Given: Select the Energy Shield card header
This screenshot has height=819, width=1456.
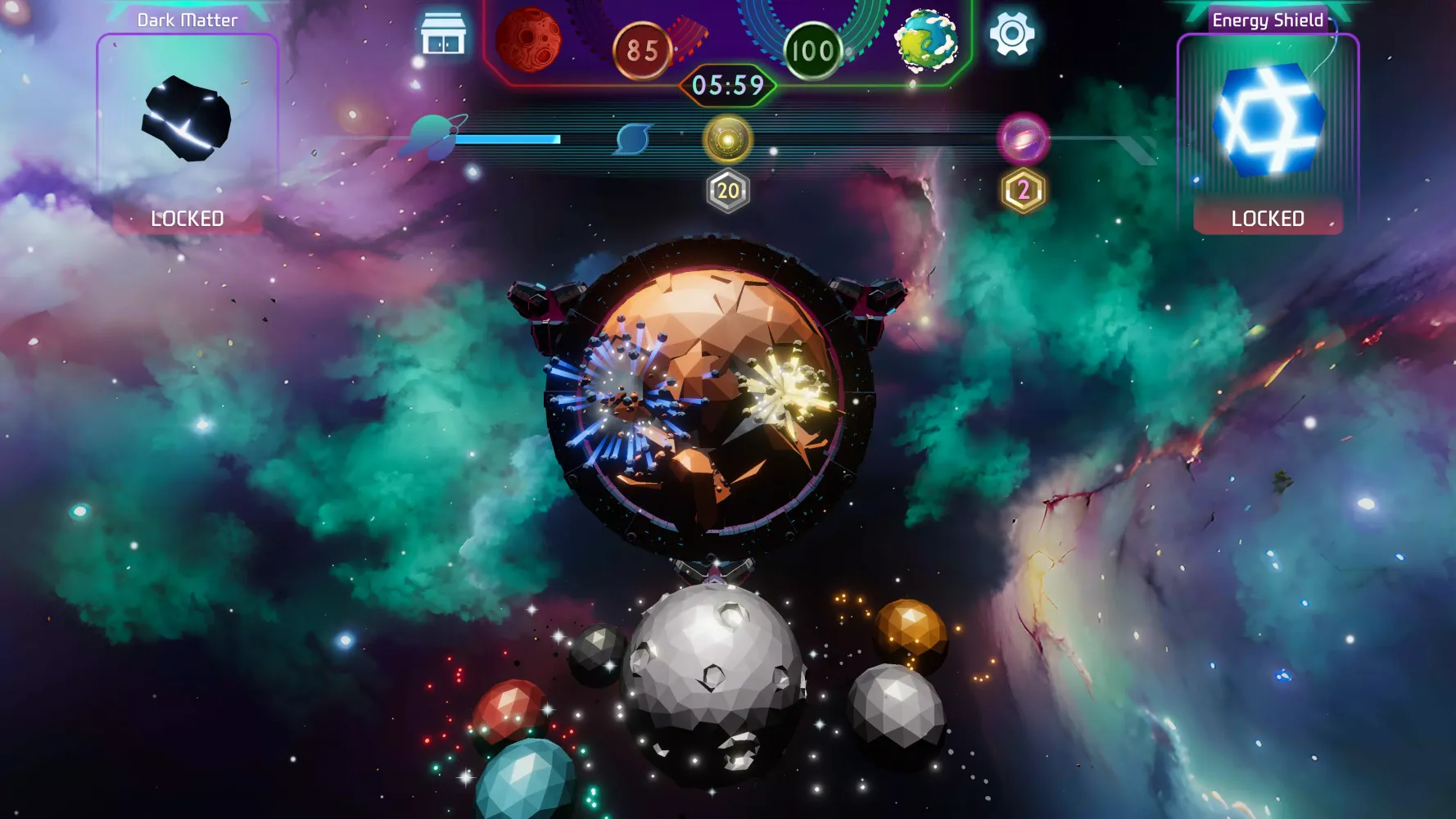Looking at the screenshot, I should pyautogui.click(x=1268, y=20).
